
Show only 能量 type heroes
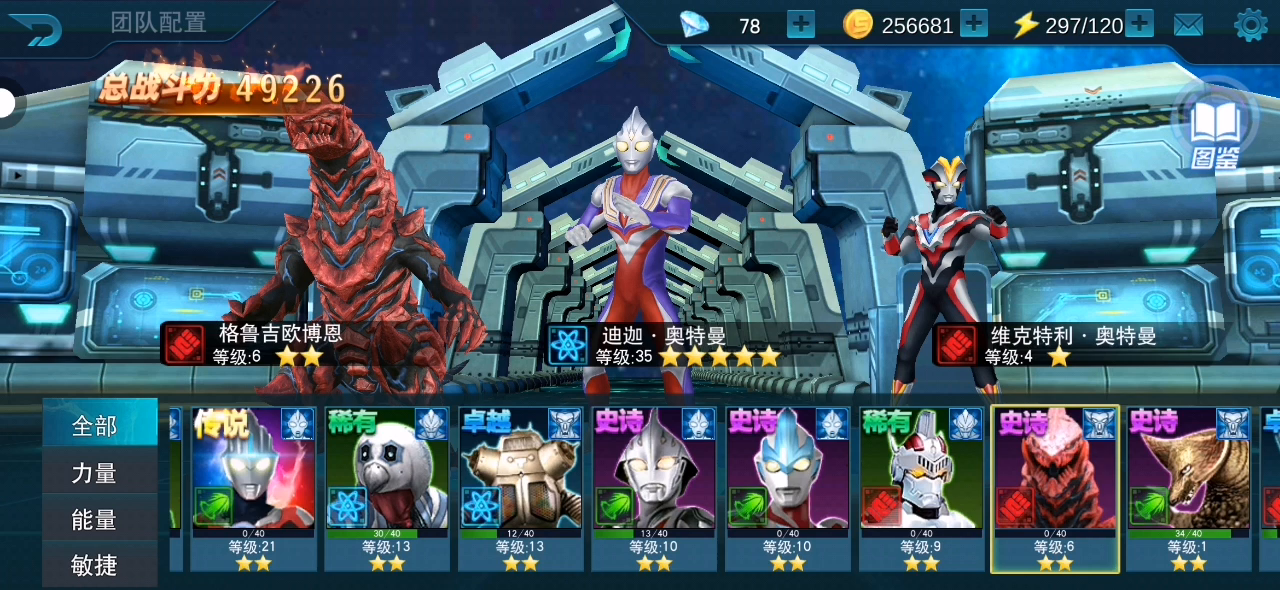coord(96,520)
